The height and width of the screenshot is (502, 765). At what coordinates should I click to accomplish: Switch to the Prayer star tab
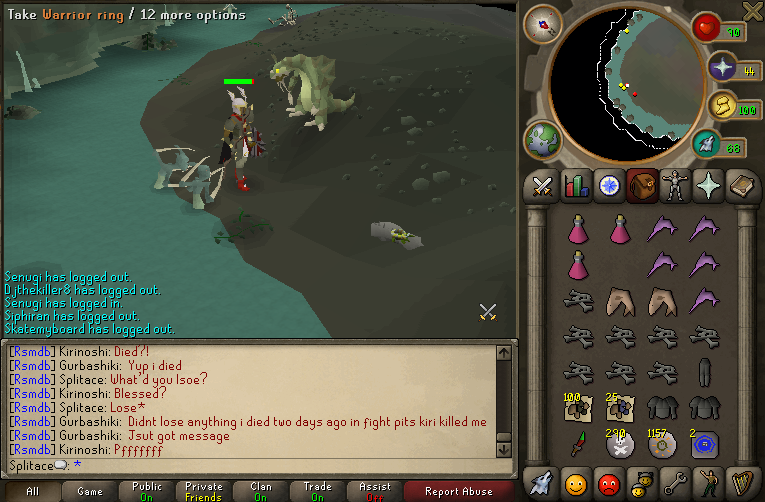pos(708,186)
